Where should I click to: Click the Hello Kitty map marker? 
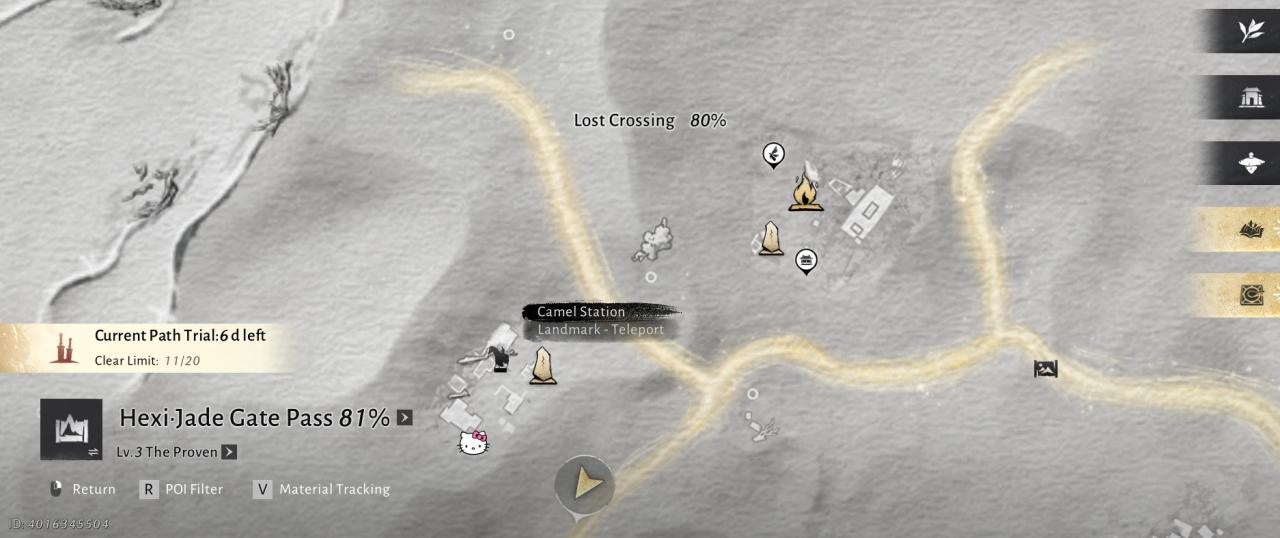[473, 442]
